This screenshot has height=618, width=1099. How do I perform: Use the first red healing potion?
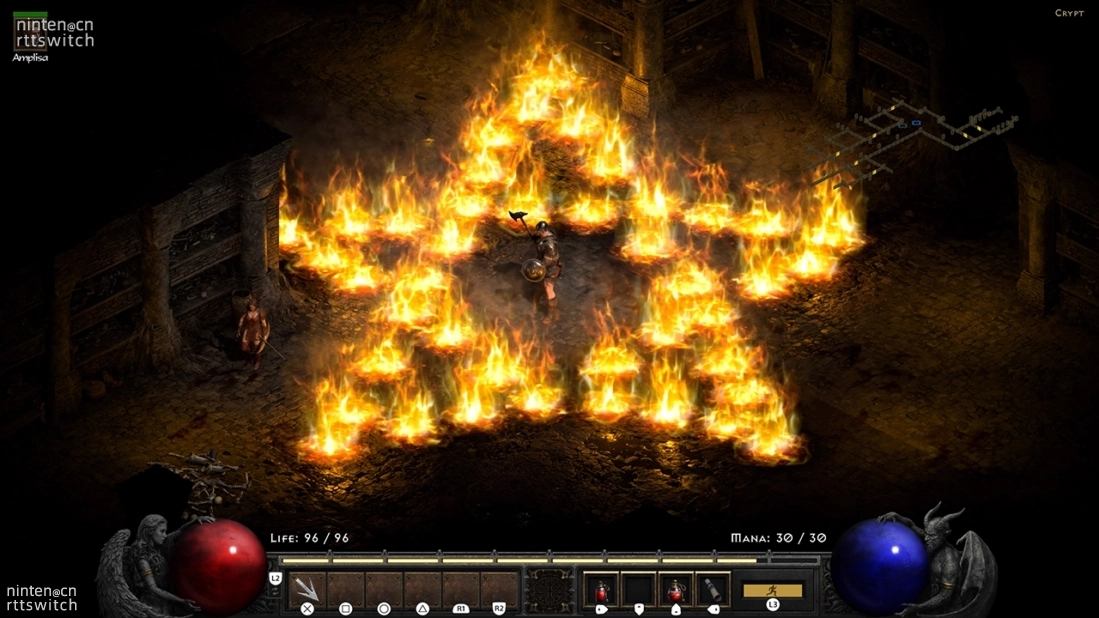point(600,589)
